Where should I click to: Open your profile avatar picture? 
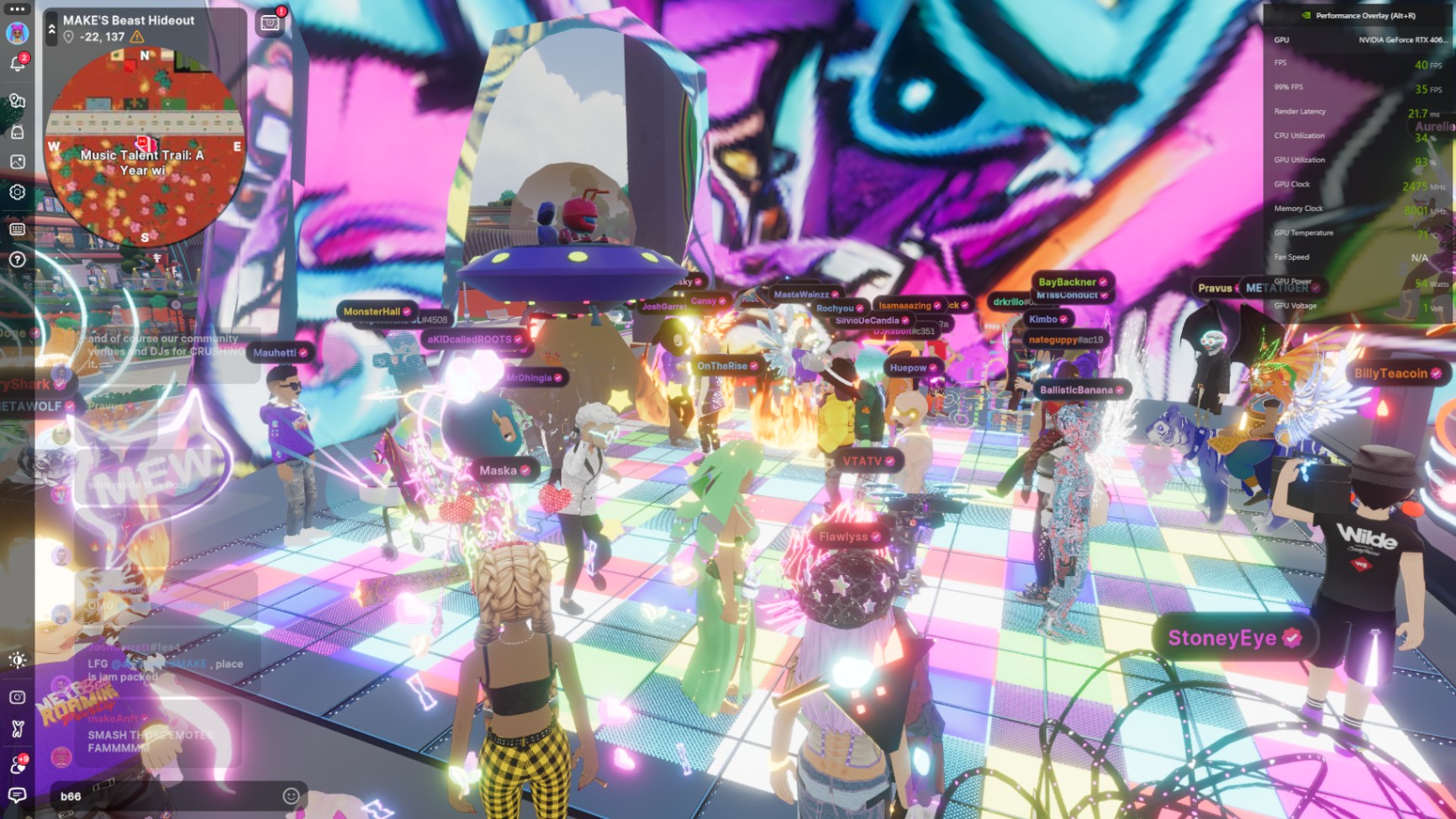17,33
